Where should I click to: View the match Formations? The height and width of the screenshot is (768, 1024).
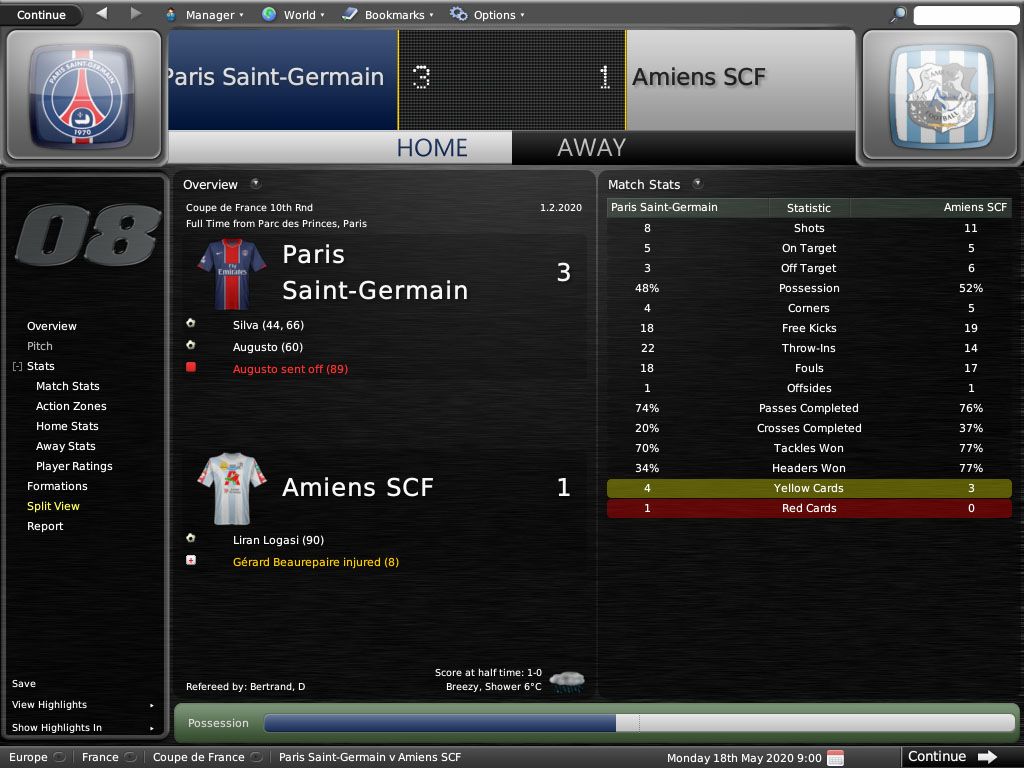(57, 486)
